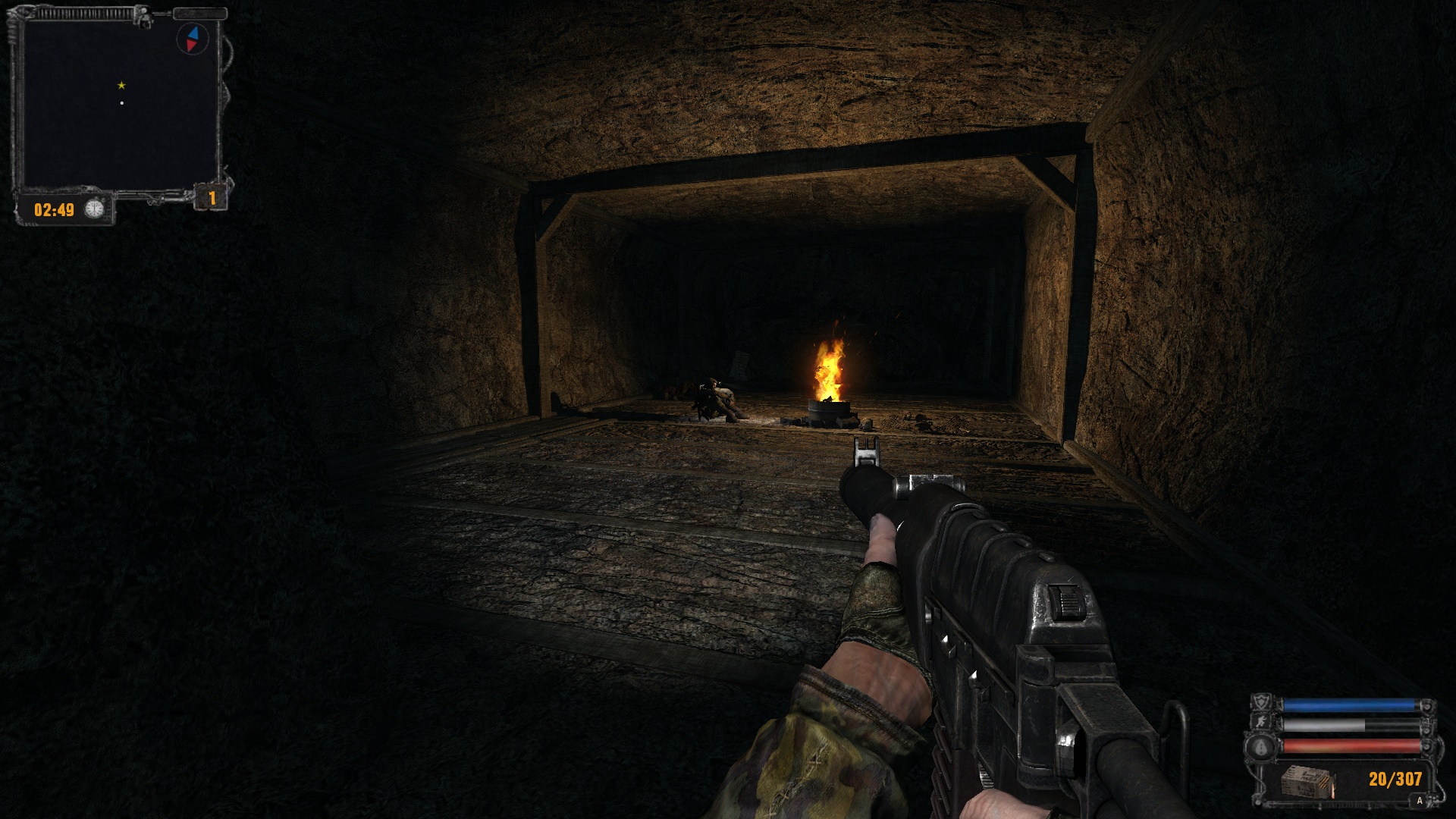Image resolution: width=1456 pixels, height=819 pixels.
Task: Click the fire mode indicator letter A
Action: 1420,801
